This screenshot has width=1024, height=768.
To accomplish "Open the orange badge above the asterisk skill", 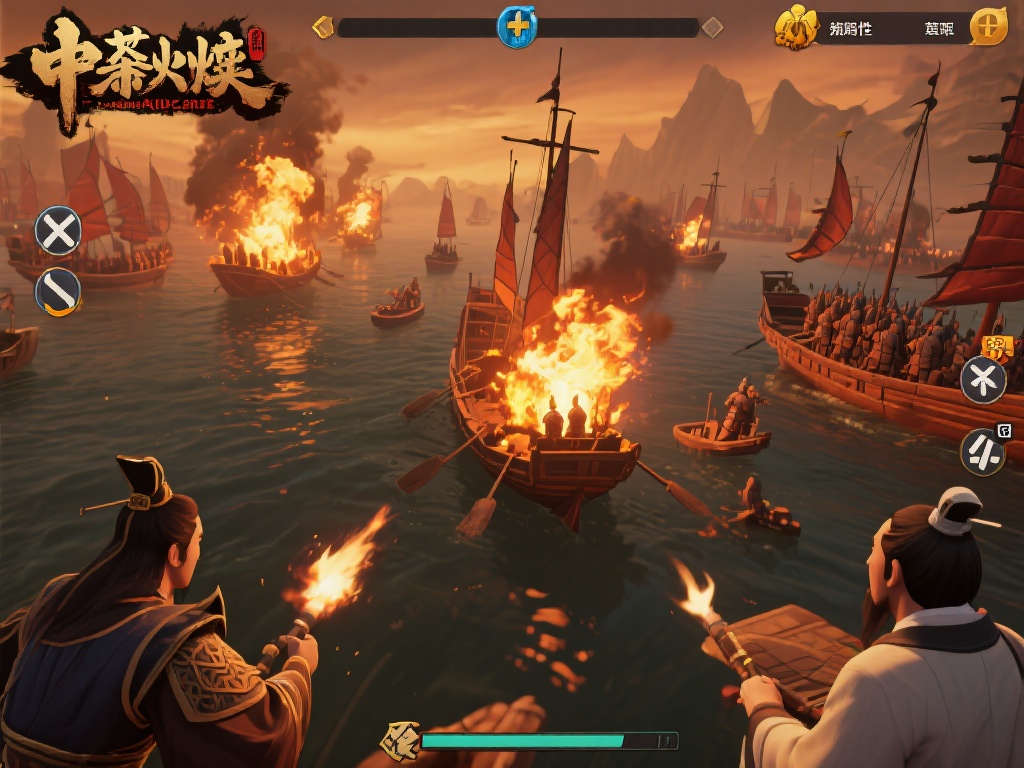I will (x=997, y=347).
